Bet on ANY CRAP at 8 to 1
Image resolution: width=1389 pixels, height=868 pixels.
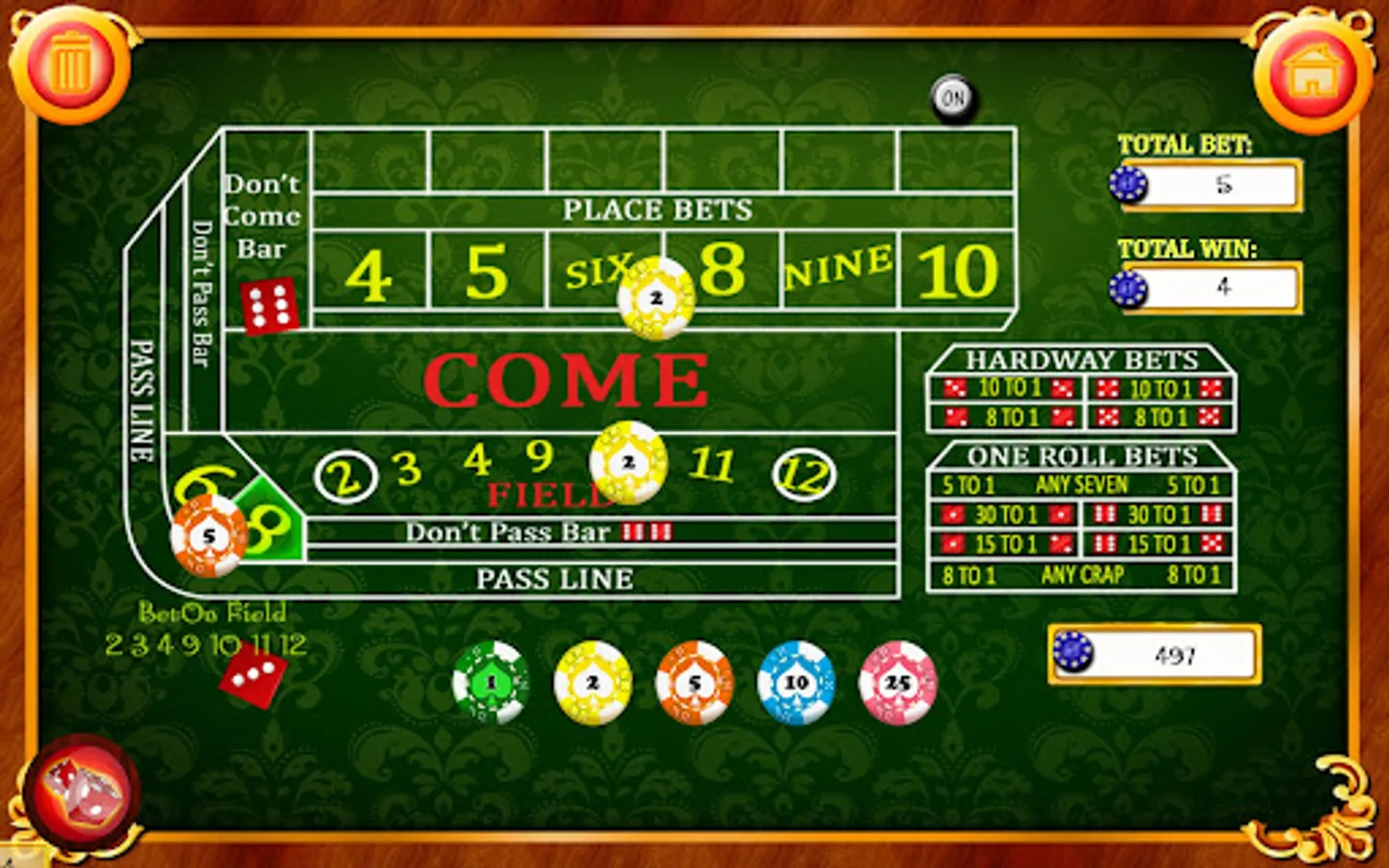(1081, 575)
